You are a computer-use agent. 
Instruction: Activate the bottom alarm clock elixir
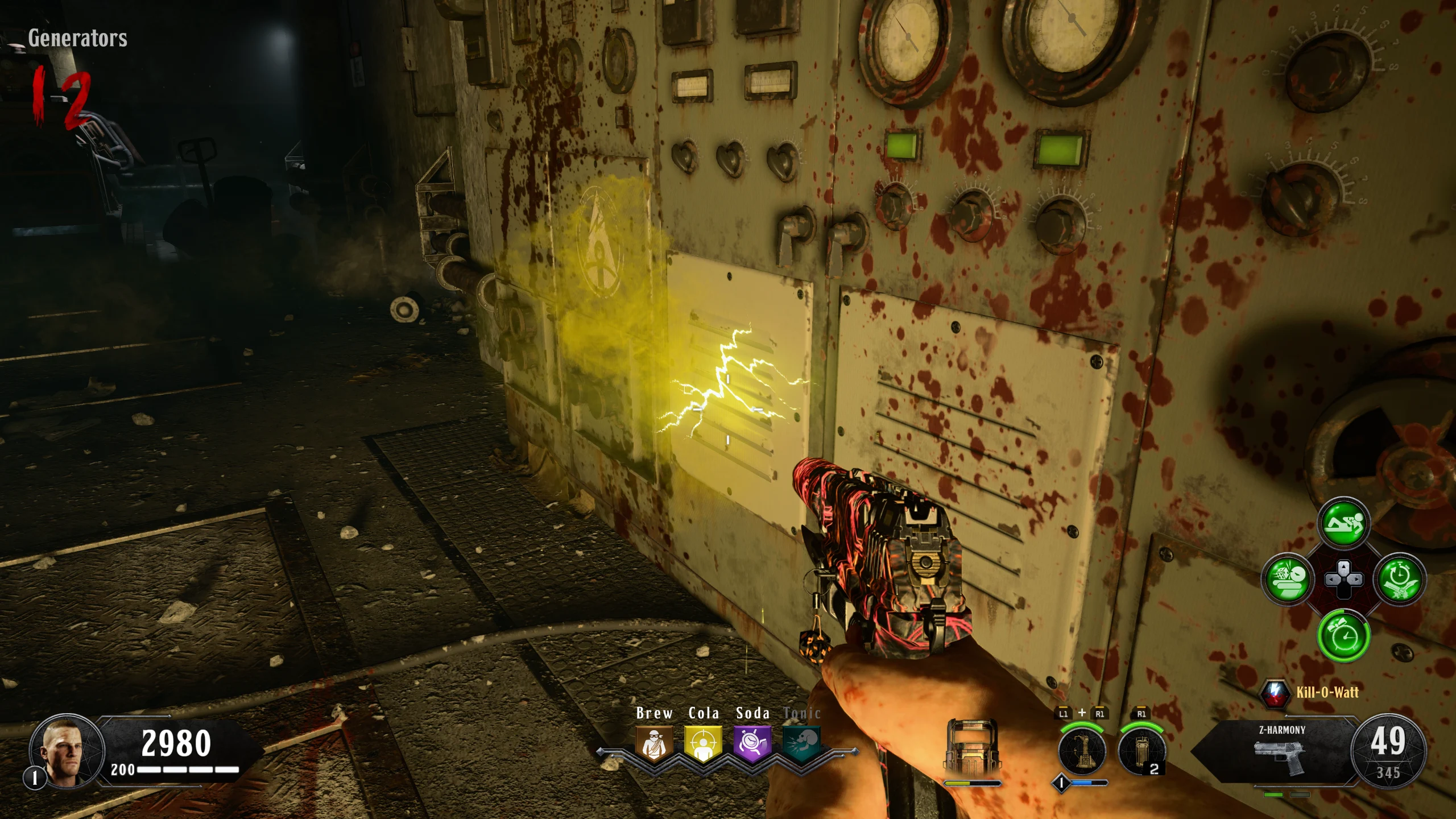pos(1343,635)
